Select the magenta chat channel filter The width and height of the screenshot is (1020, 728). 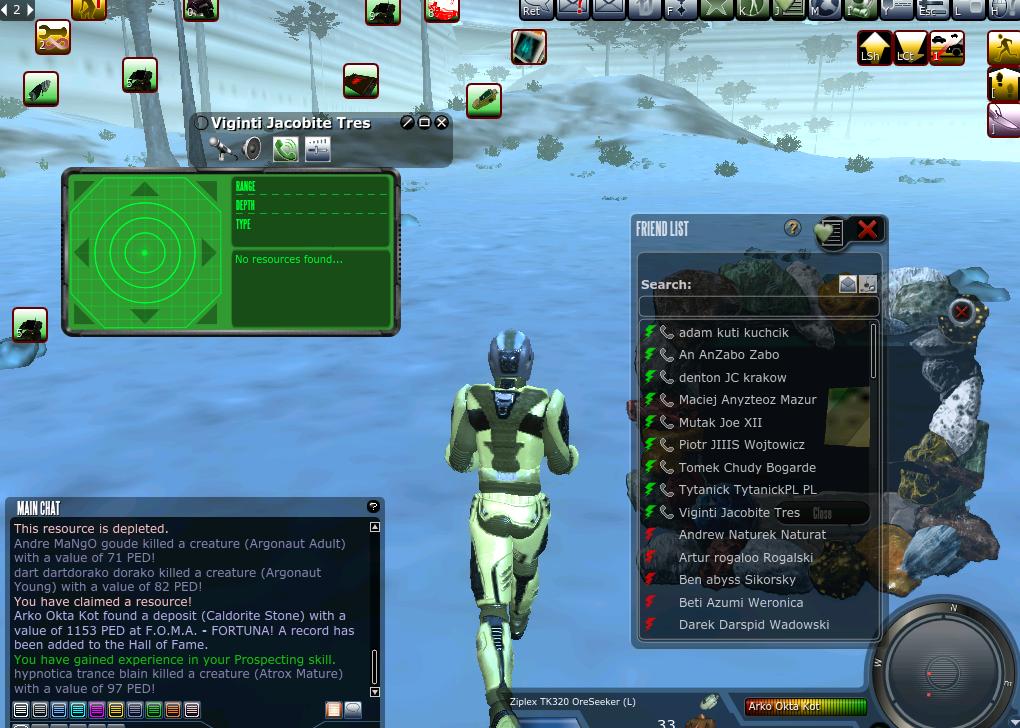click(97, 710)
